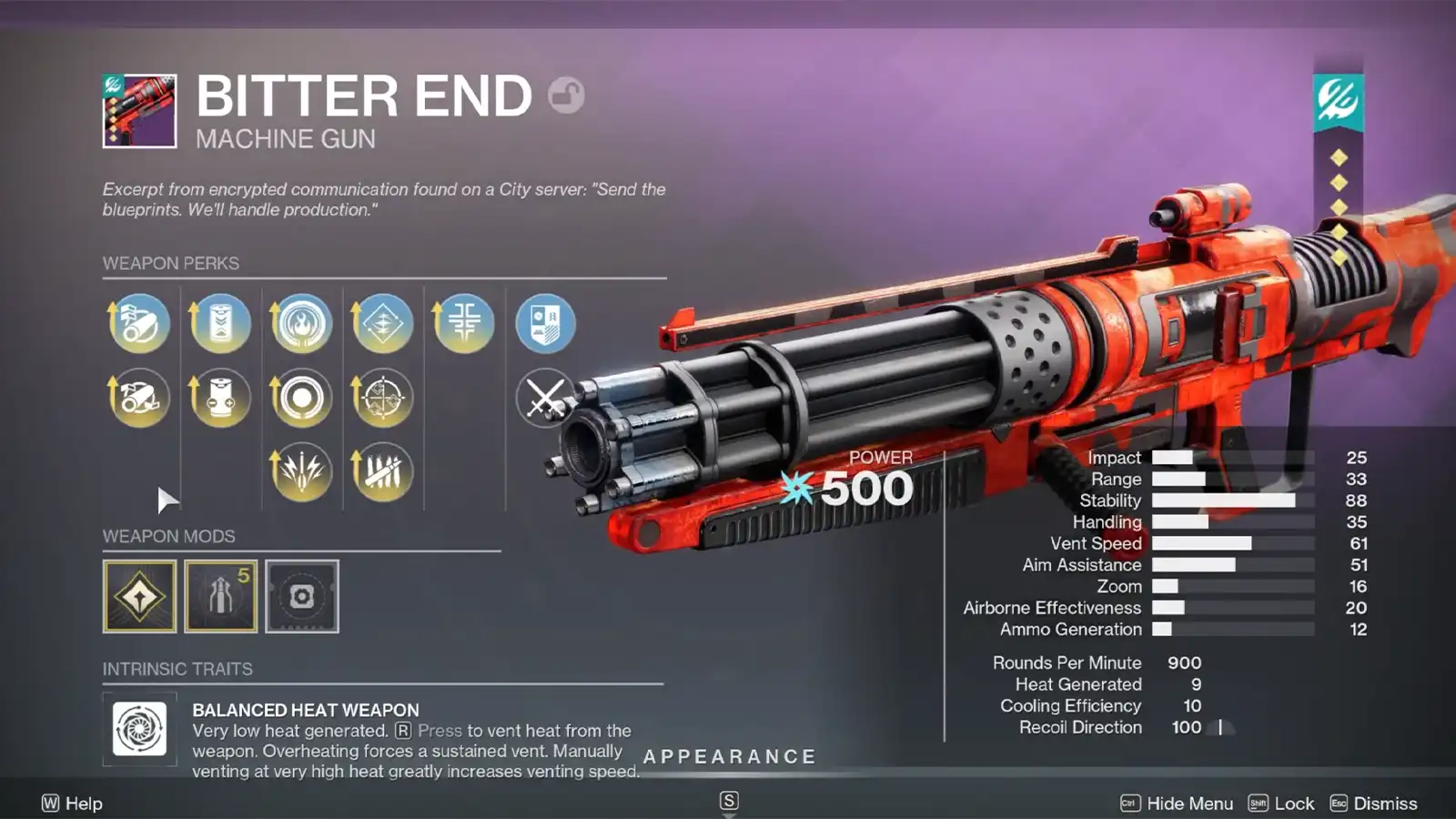Select the crosshair trait perk icon
Viewport: 1456px width, 819px height.
click(383, 398)
